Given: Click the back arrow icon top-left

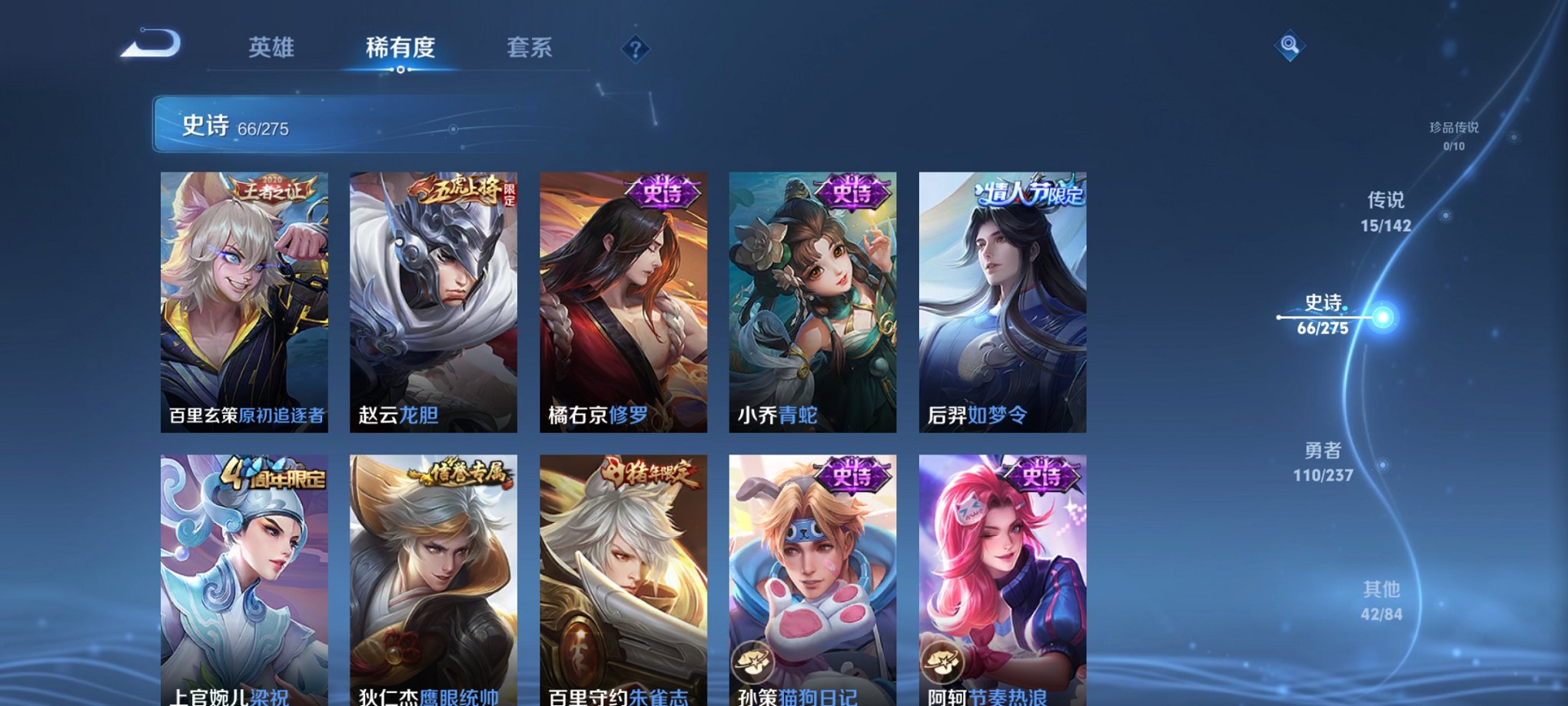Looking at the screenshot, I should [x=151, y=46].
